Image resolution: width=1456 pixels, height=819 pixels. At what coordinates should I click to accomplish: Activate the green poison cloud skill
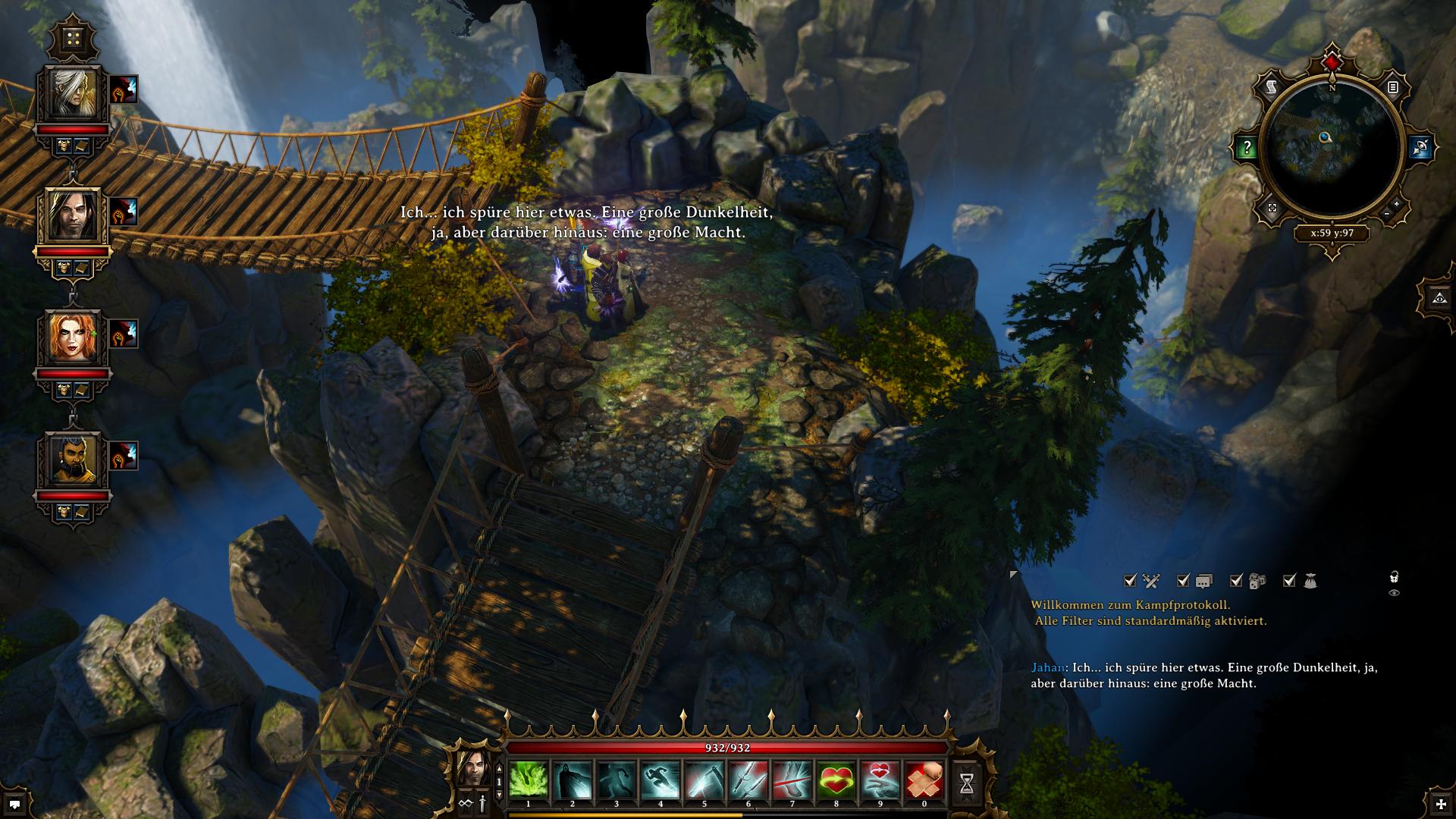(529, 780)
